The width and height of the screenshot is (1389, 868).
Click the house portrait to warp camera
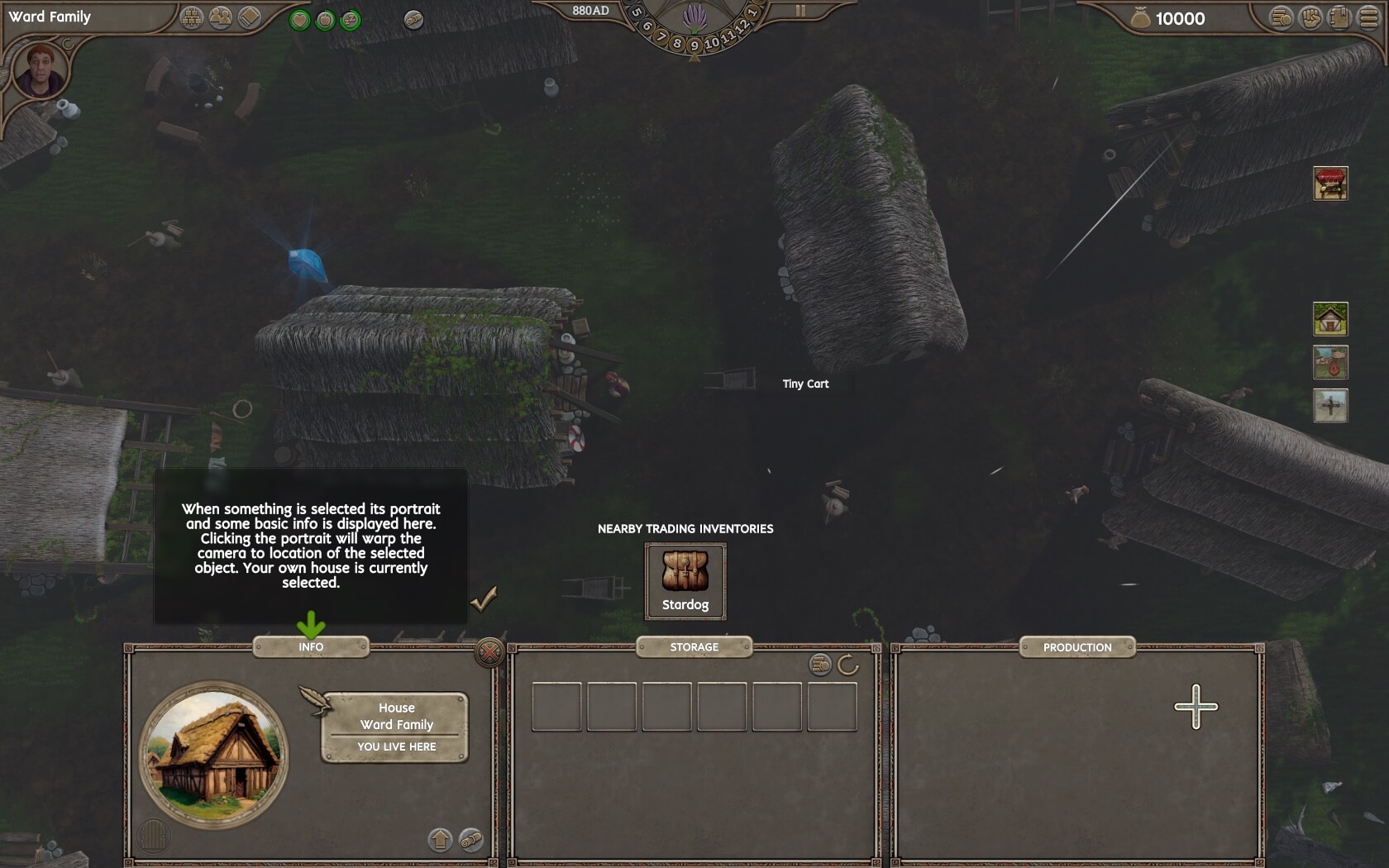coord(214,754)
